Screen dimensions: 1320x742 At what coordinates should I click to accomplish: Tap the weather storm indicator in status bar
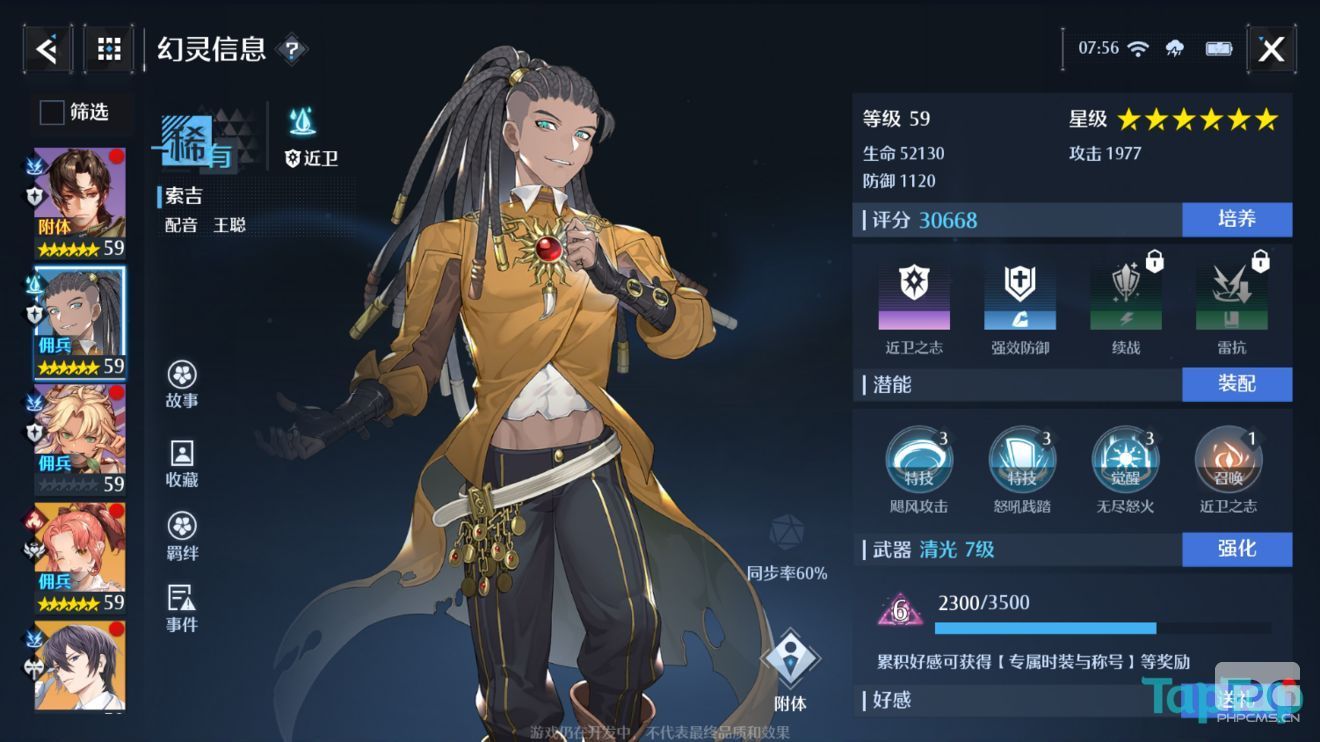pyautogui.click(x=1174, y=47)
